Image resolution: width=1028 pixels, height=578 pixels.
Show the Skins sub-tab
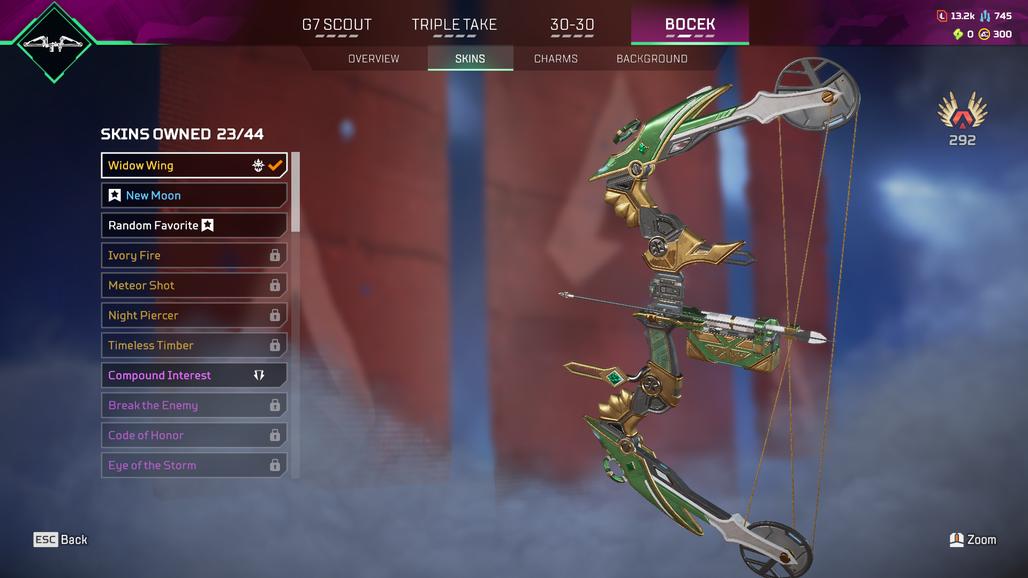click(470, 59)
